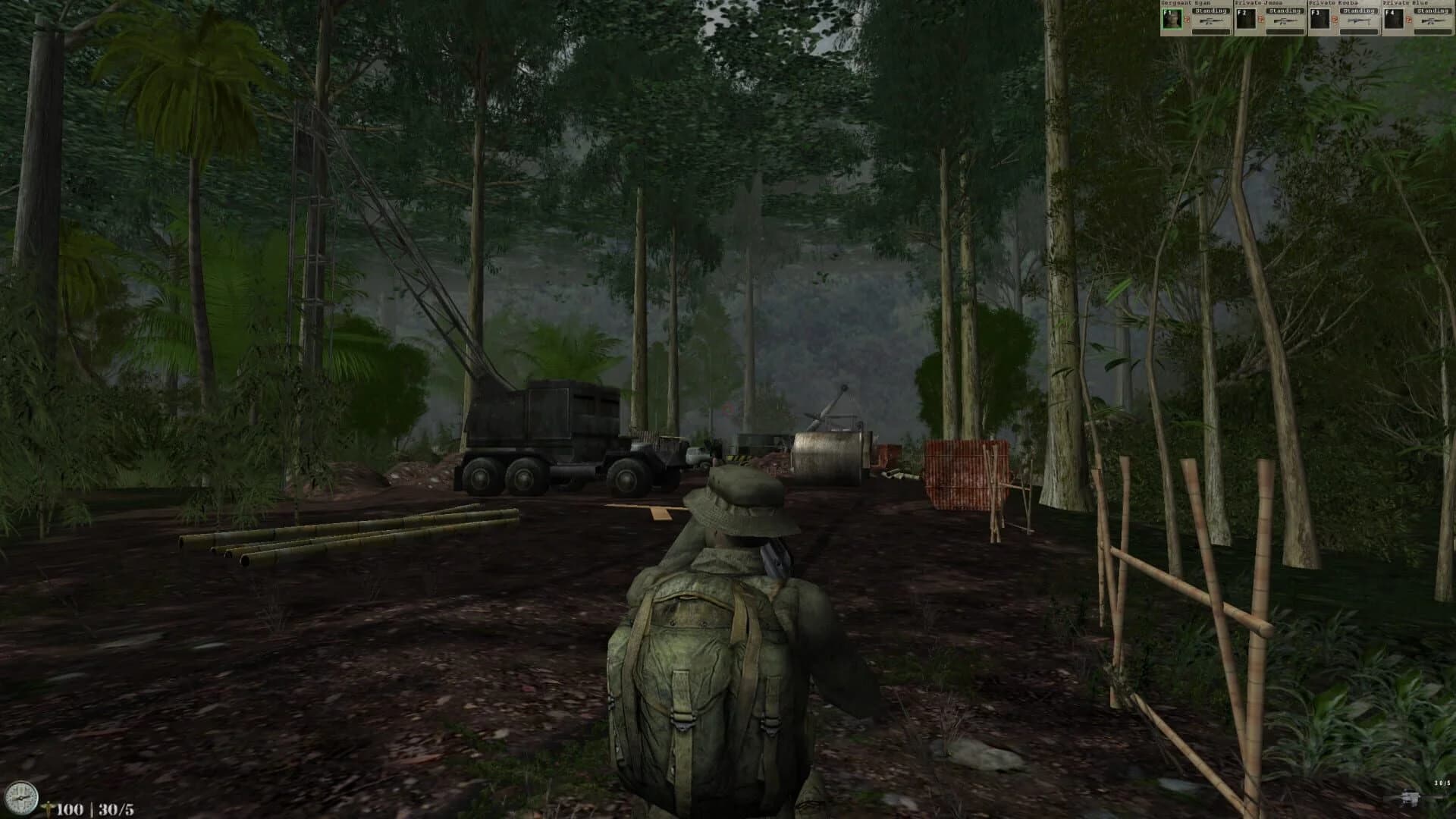The image size is (1456, 819).
Task: Click the compass icon in the bottom-left corner
Action: coord(21,798)
